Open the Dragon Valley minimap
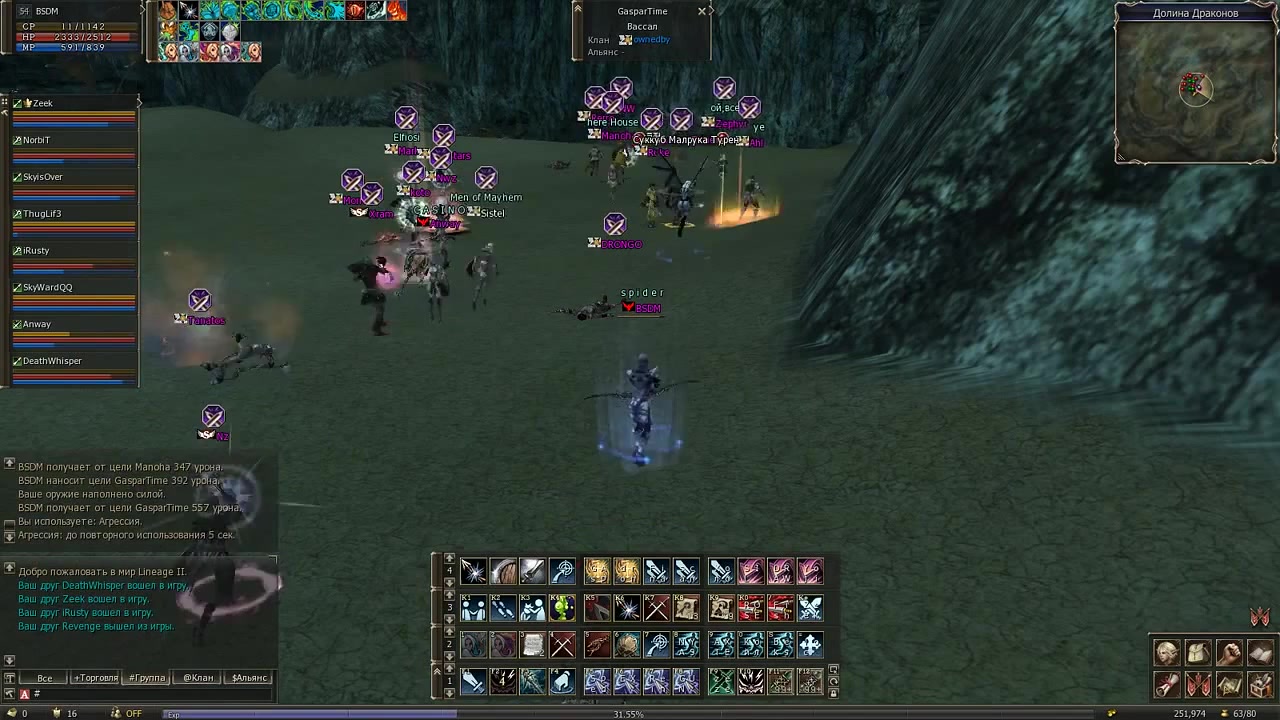This screenshot has height=720, width=1280. [x=1195, y=90]
